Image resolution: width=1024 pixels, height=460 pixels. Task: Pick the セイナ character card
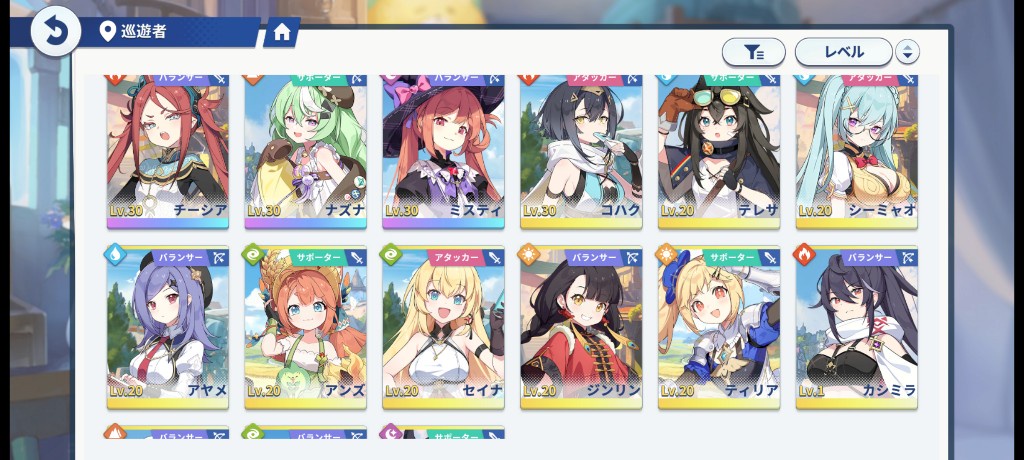pos(443,327)
